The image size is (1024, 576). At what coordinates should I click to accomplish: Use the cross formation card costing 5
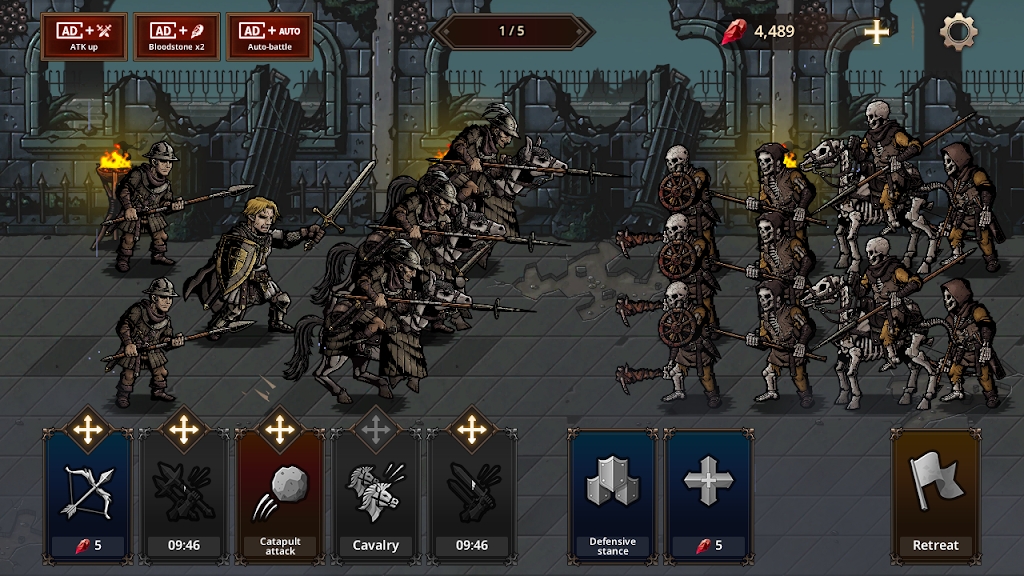(708, 493)
